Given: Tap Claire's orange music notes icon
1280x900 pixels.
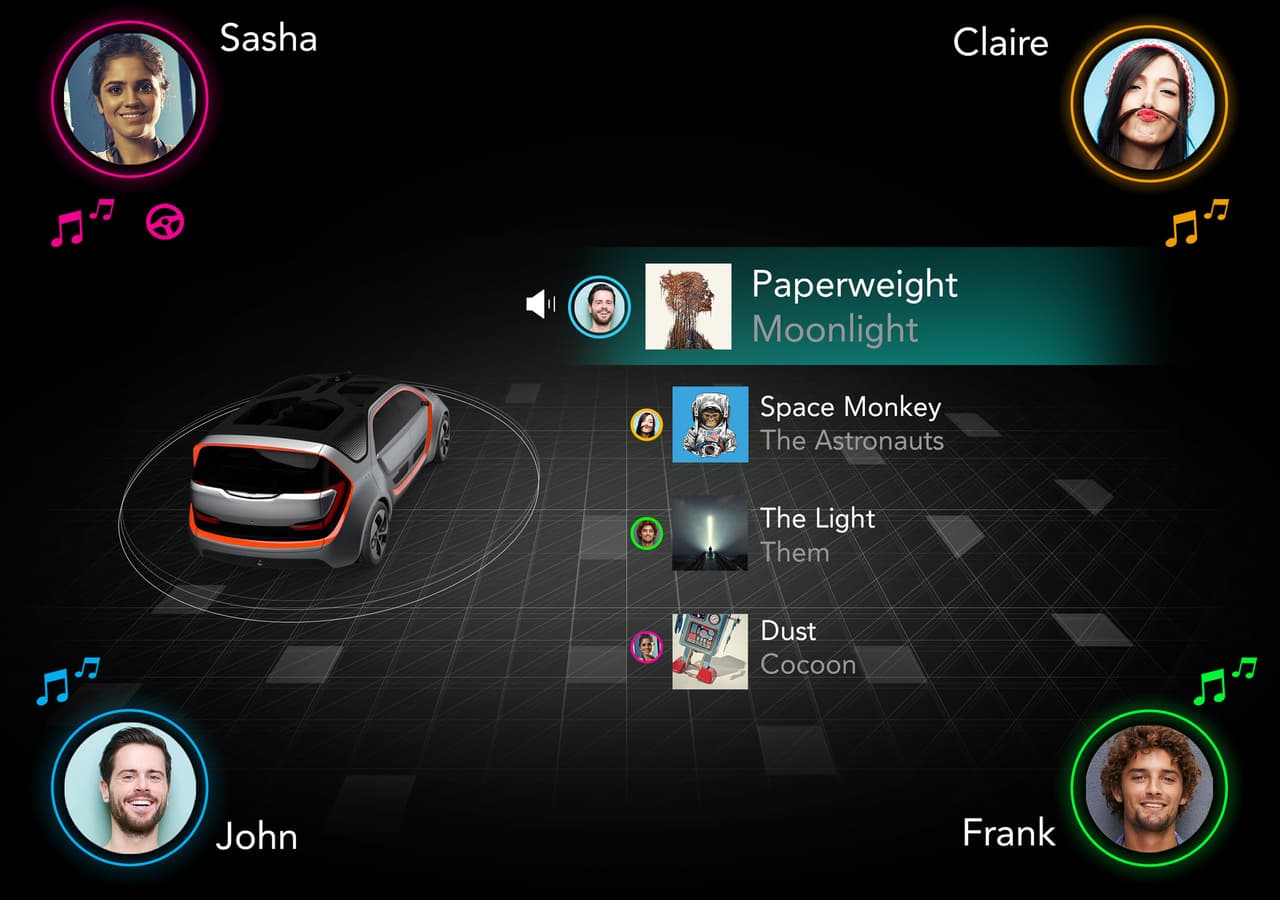Looking at the screenshot, I should pyautogui.click(x=1196, y=223).
